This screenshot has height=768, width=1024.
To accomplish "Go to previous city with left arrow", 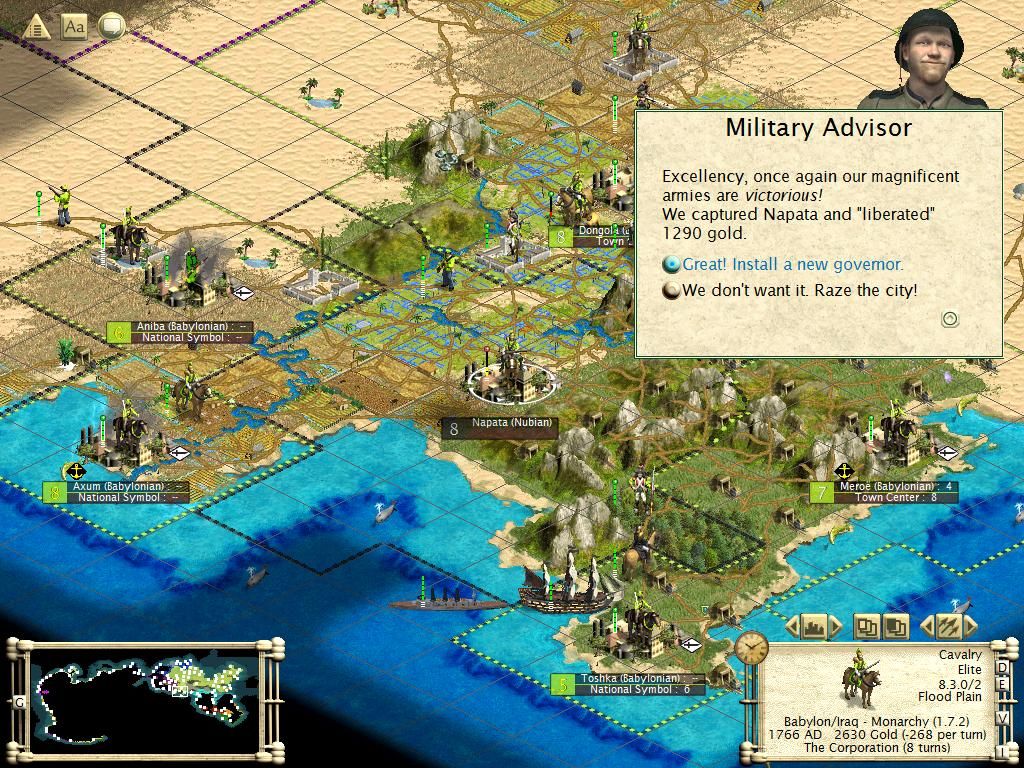I will click(791, 627).
